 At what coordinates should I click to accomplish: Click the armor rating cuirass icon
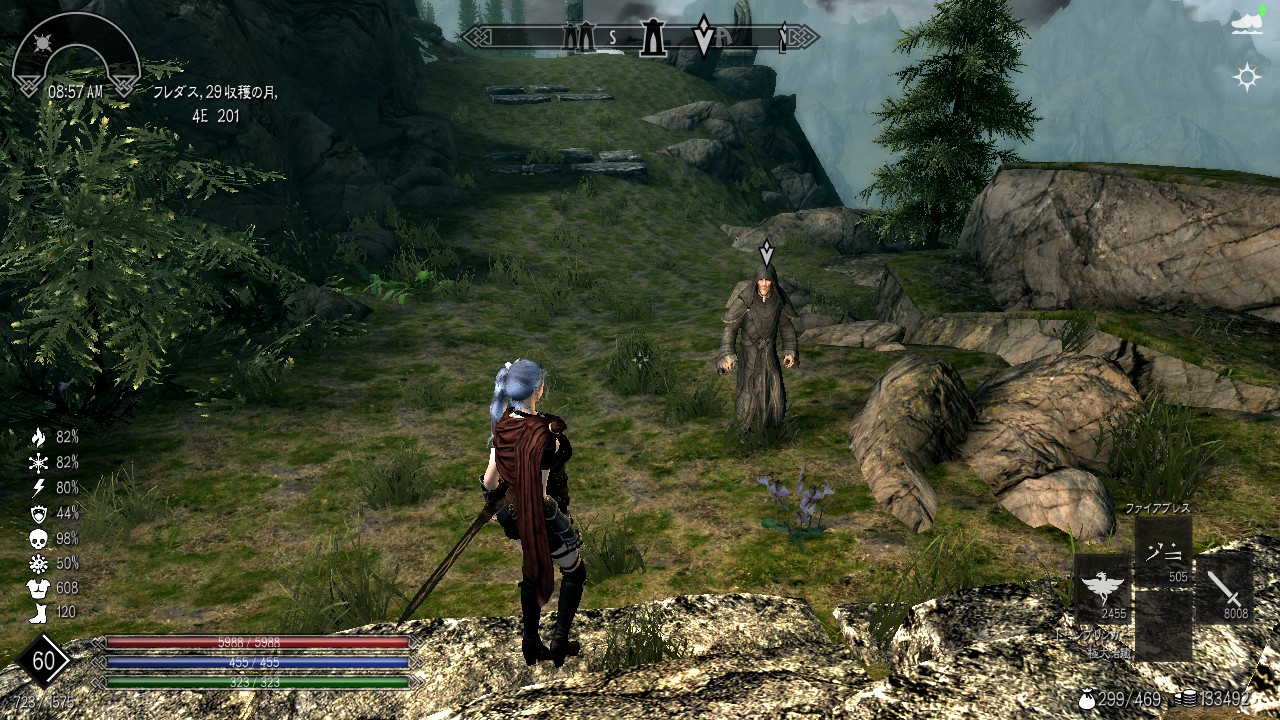click(38, 588)
